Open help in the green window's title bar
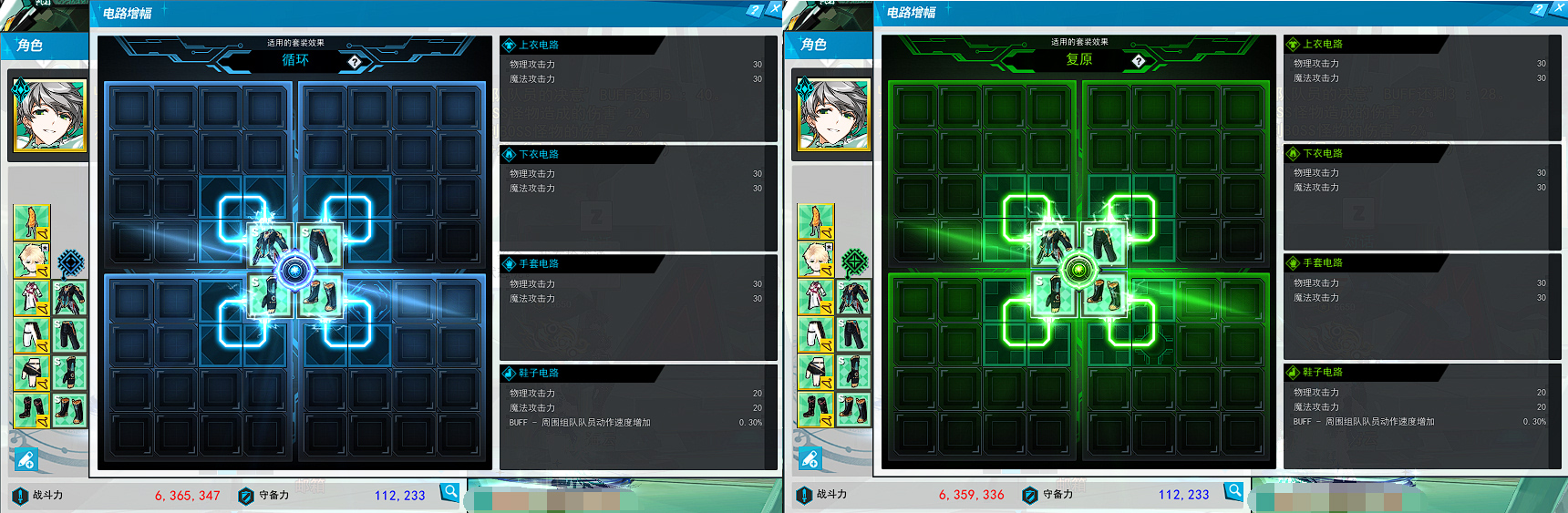Image resolution: width=1568 pixels, height=513 pixels. click(1538, 10)
